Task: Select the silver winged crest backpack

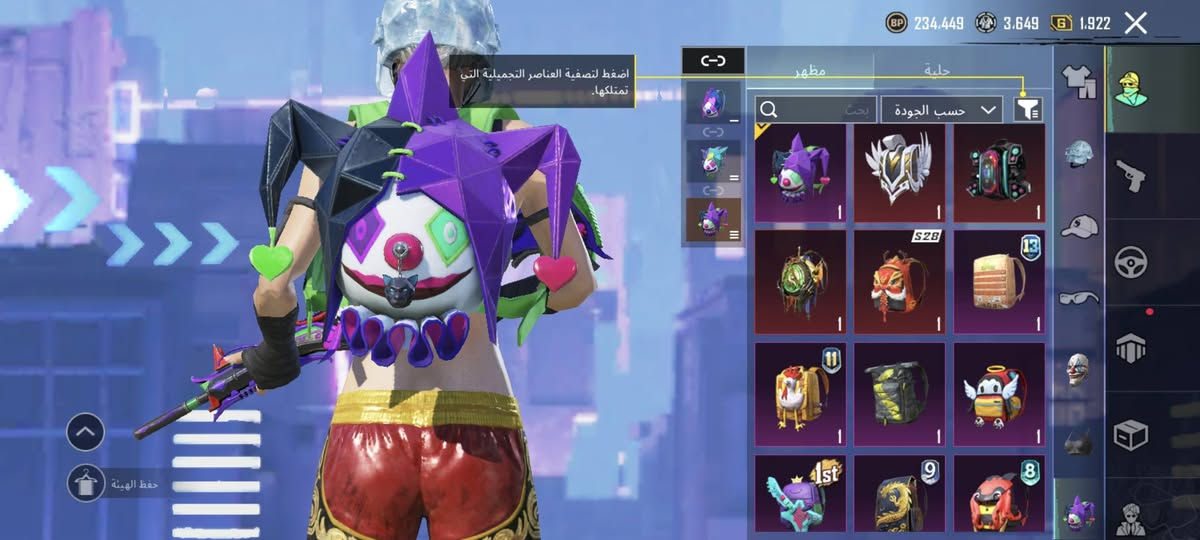Action: coord(899,172)
